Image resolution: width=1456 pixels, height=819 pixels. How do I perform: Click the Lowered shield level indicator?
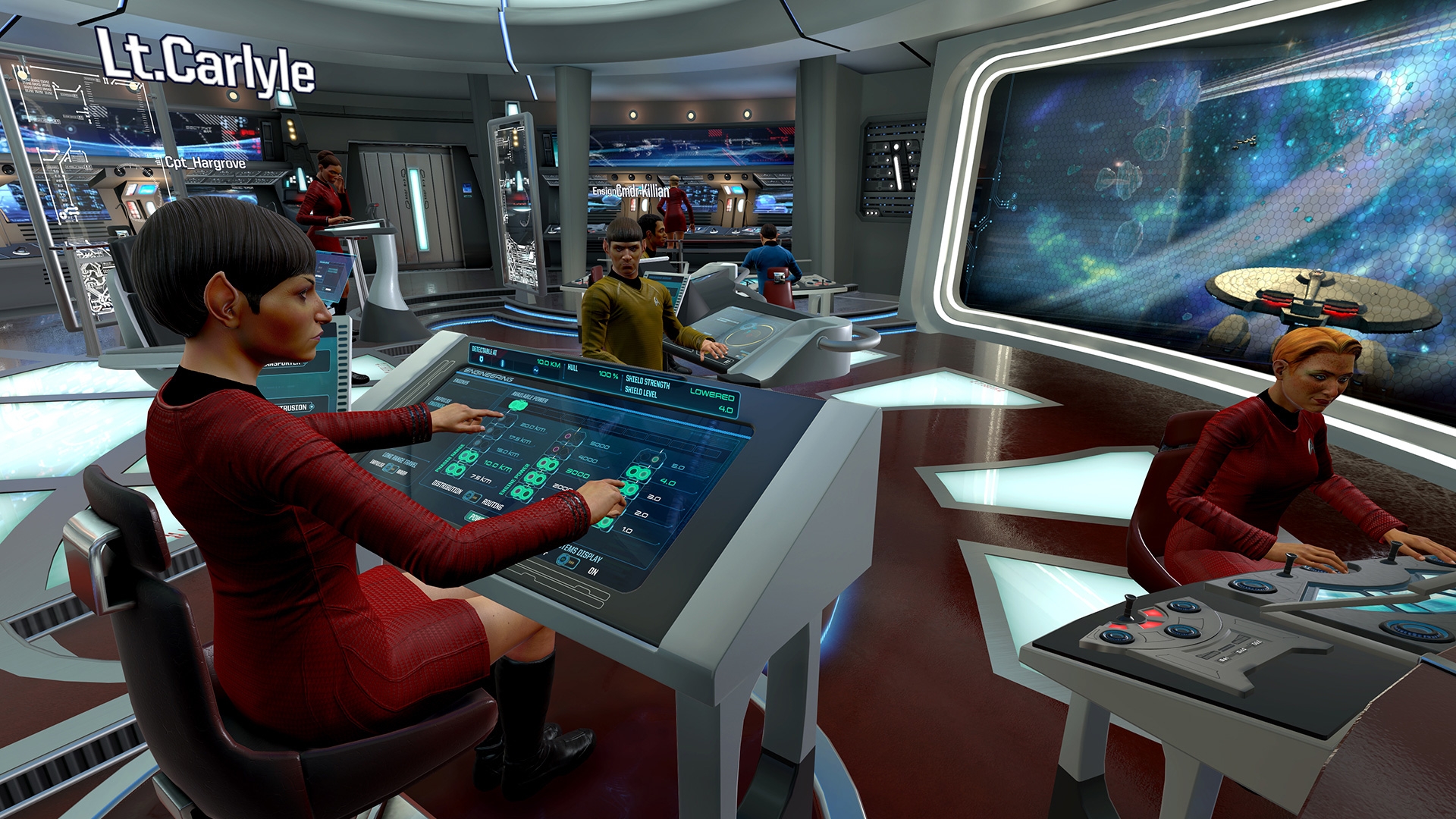click(x=713, y=393)
